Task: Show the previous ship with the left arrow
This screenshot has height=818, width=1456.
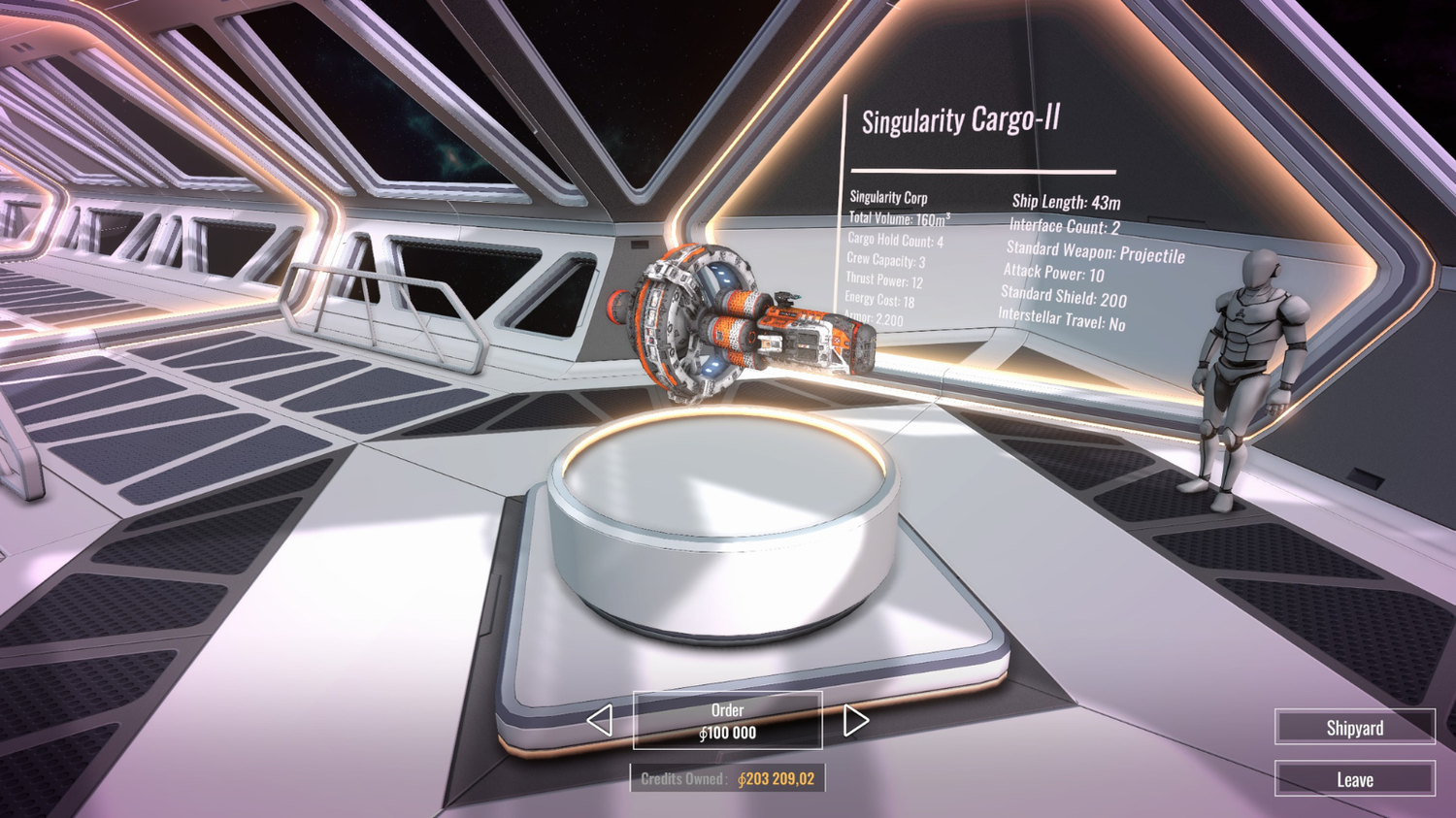Action: coord(600,721)
